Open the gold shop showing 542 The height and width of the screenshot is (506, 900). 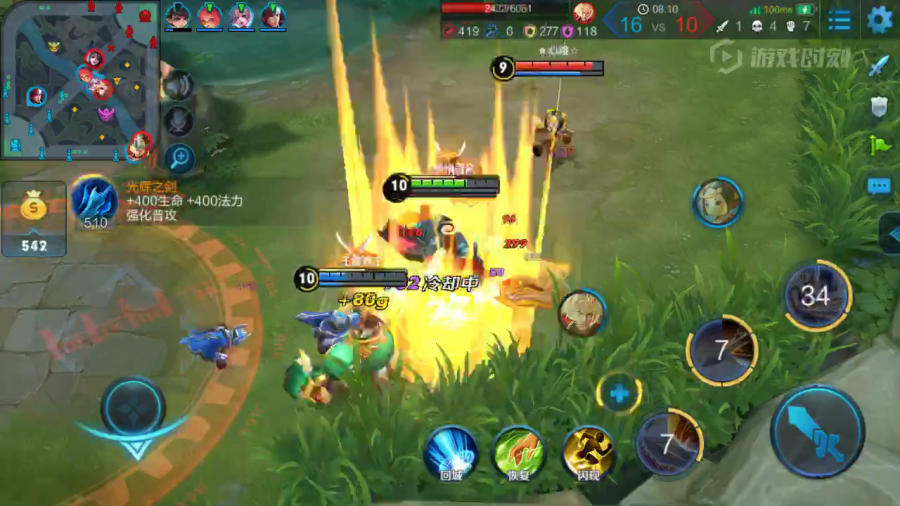33,219
